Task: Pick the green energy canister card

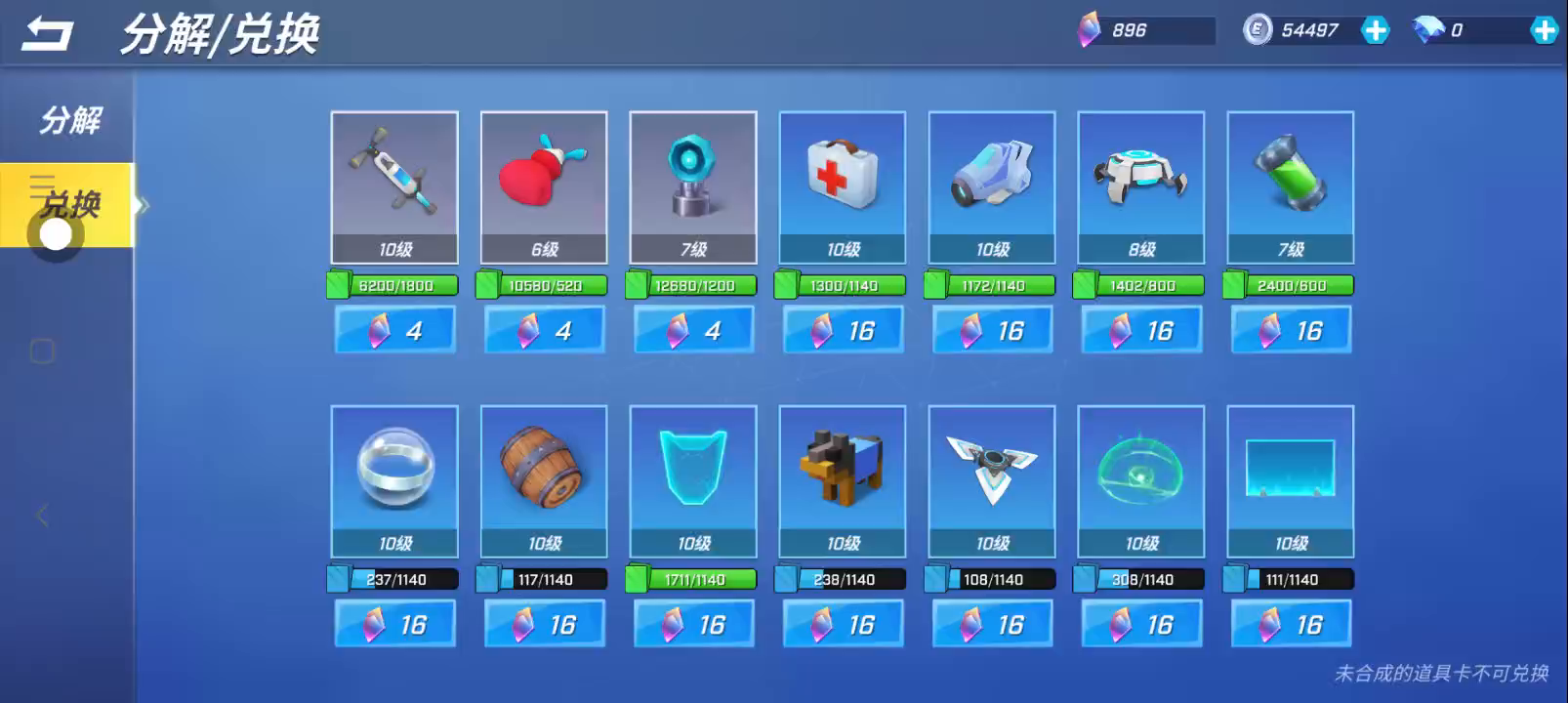Action: (1290, 186)
